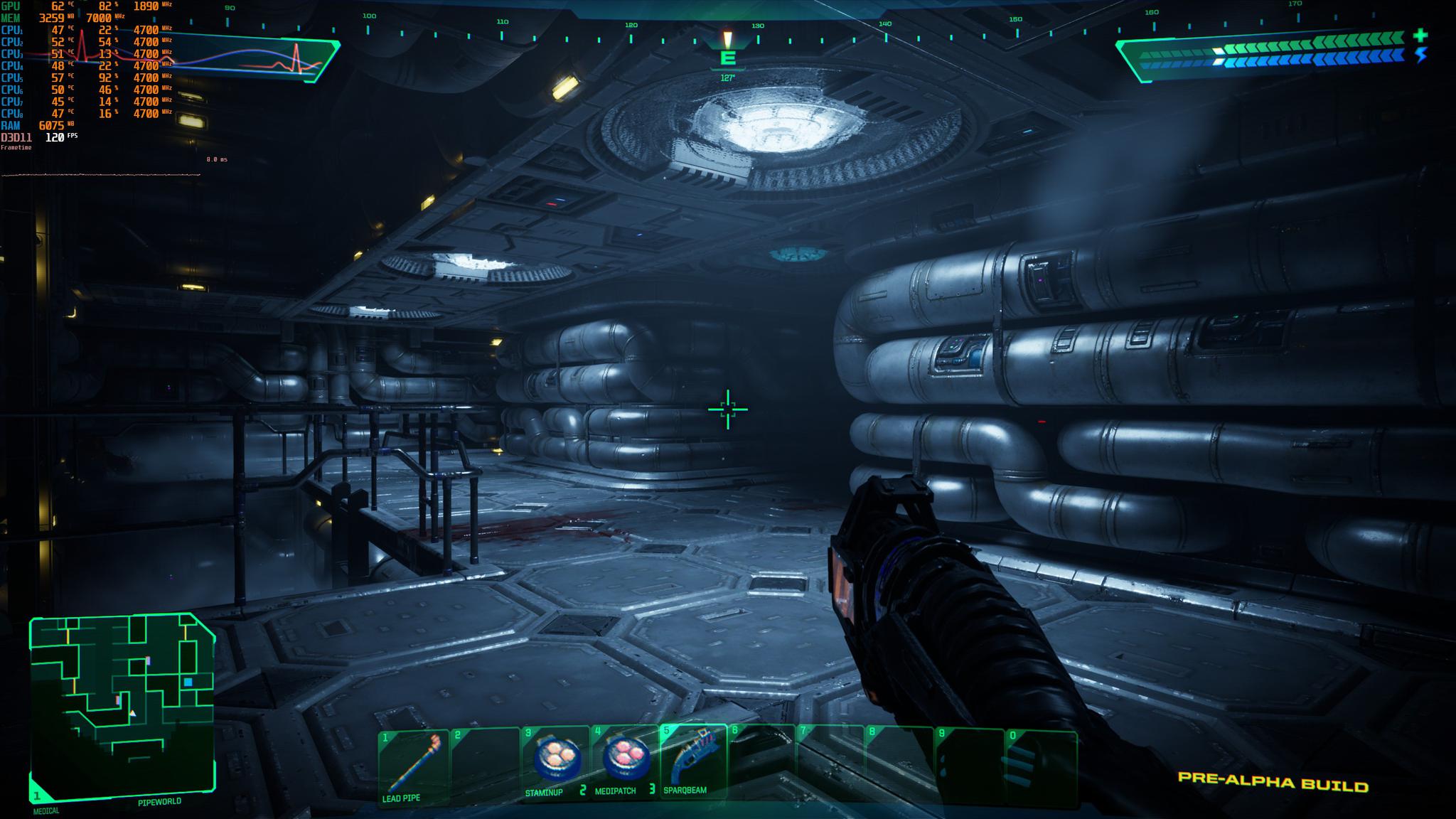Select the Lead Pipe hotbar slot
The image size is (1456, 819).
click(x=413, y=769)
